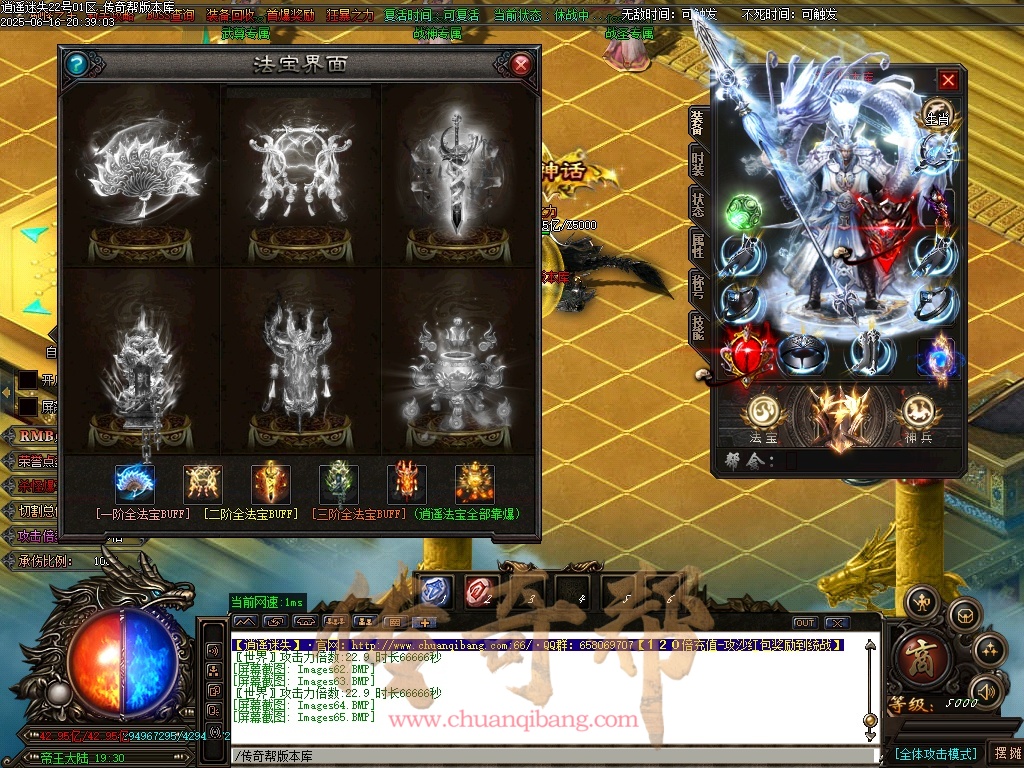Click the 摆摊 stall button
The height and width of the screenshot is (768, 1024).
click(1005, 753)
